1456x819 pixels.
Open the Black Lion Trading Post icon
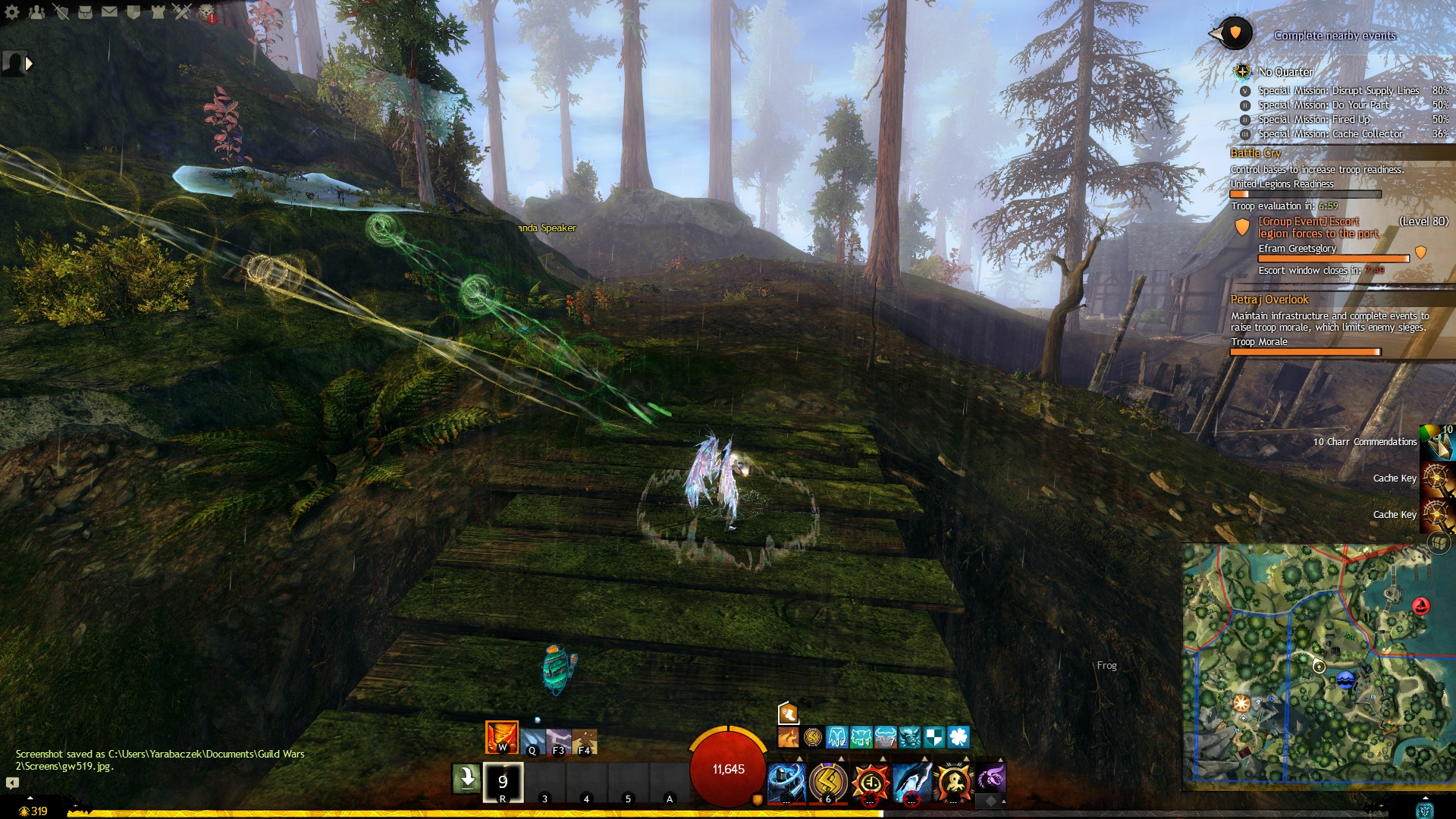point(206,11)
